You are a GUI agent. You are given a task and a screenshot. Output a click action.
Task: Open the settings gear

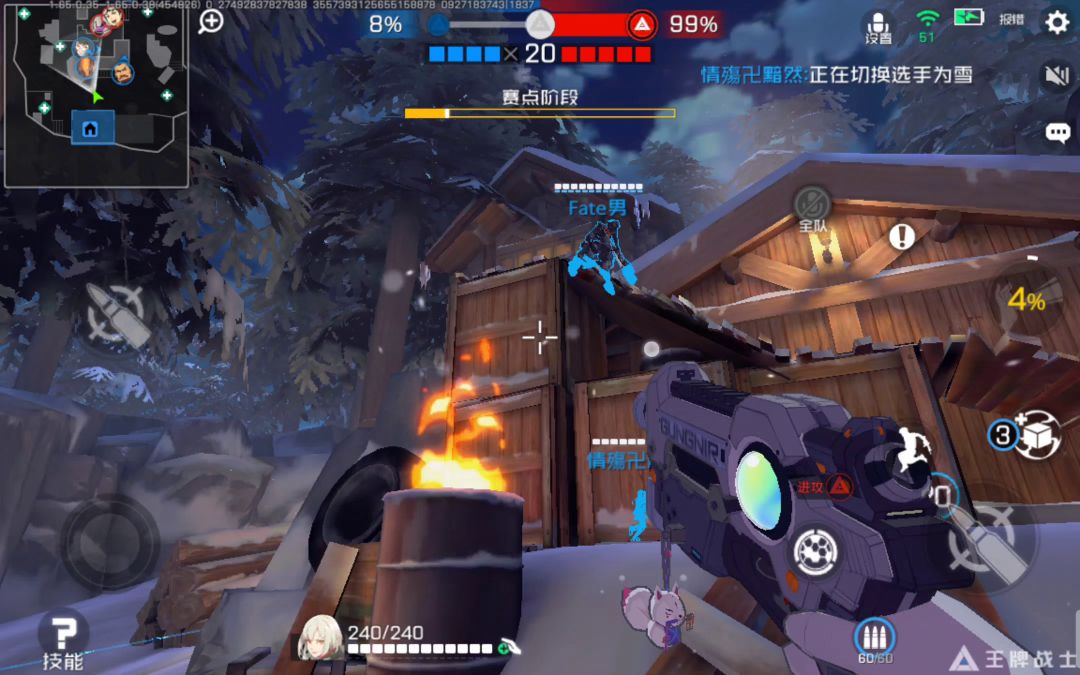(x=1057, y=22)
